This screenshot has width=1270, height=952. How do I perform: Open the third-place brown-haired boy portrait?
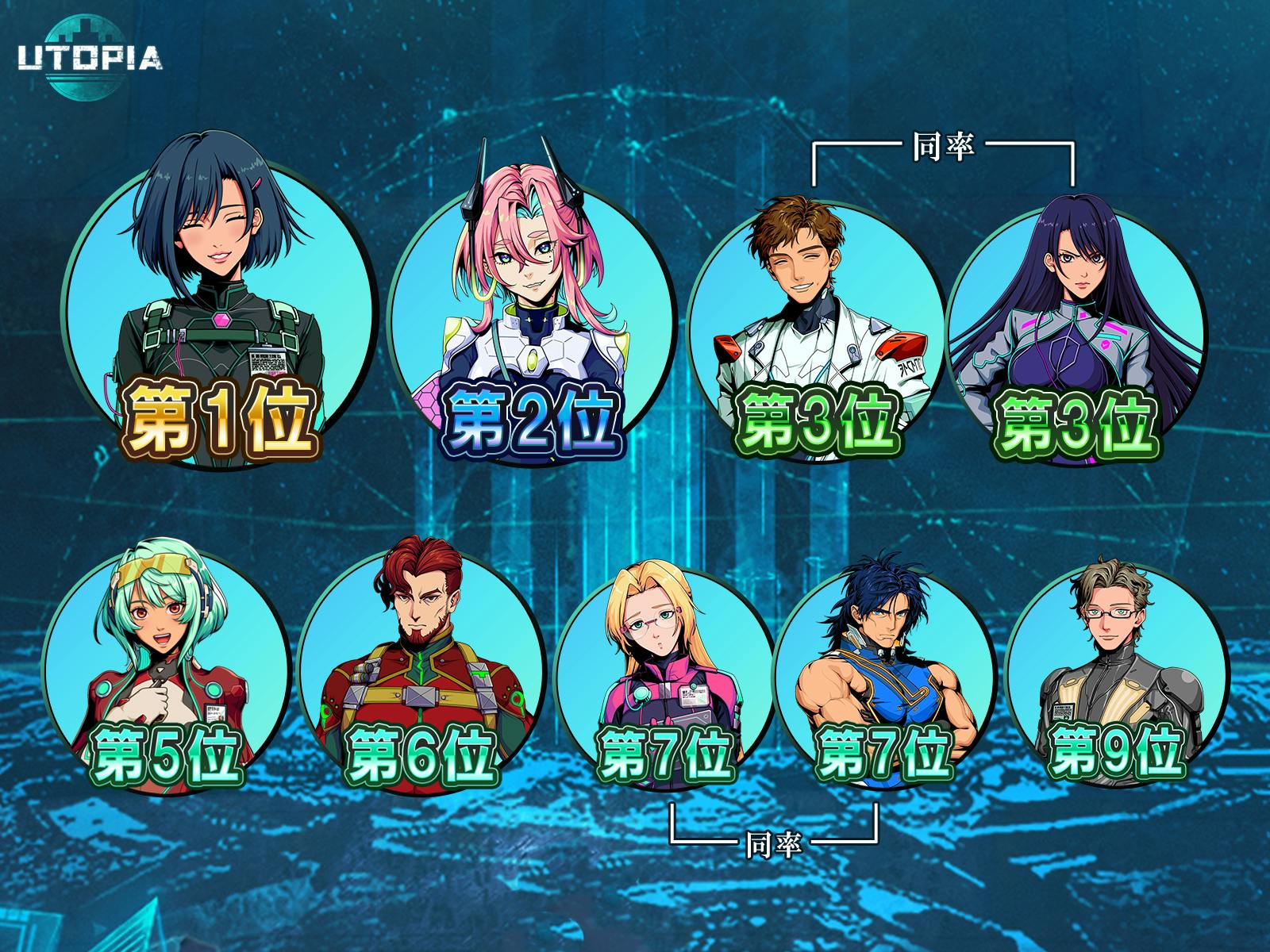click(x=816, y=317)
